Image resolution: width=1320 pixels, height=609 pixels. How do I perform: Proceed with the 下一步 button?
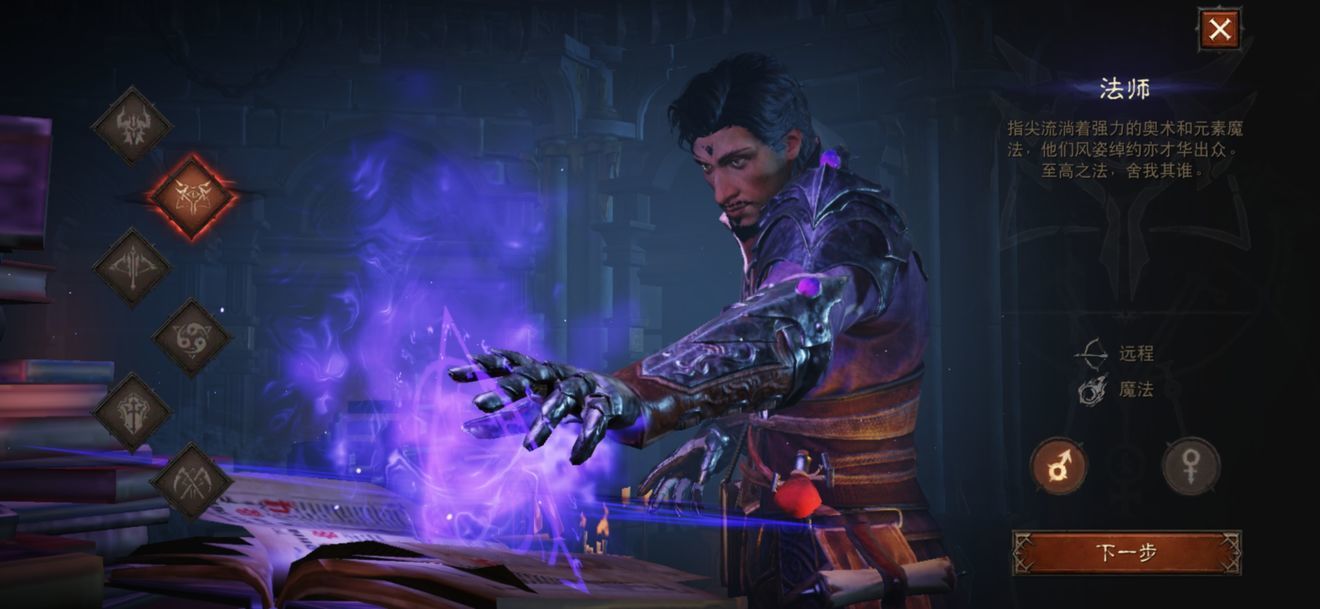(1126, 552)
